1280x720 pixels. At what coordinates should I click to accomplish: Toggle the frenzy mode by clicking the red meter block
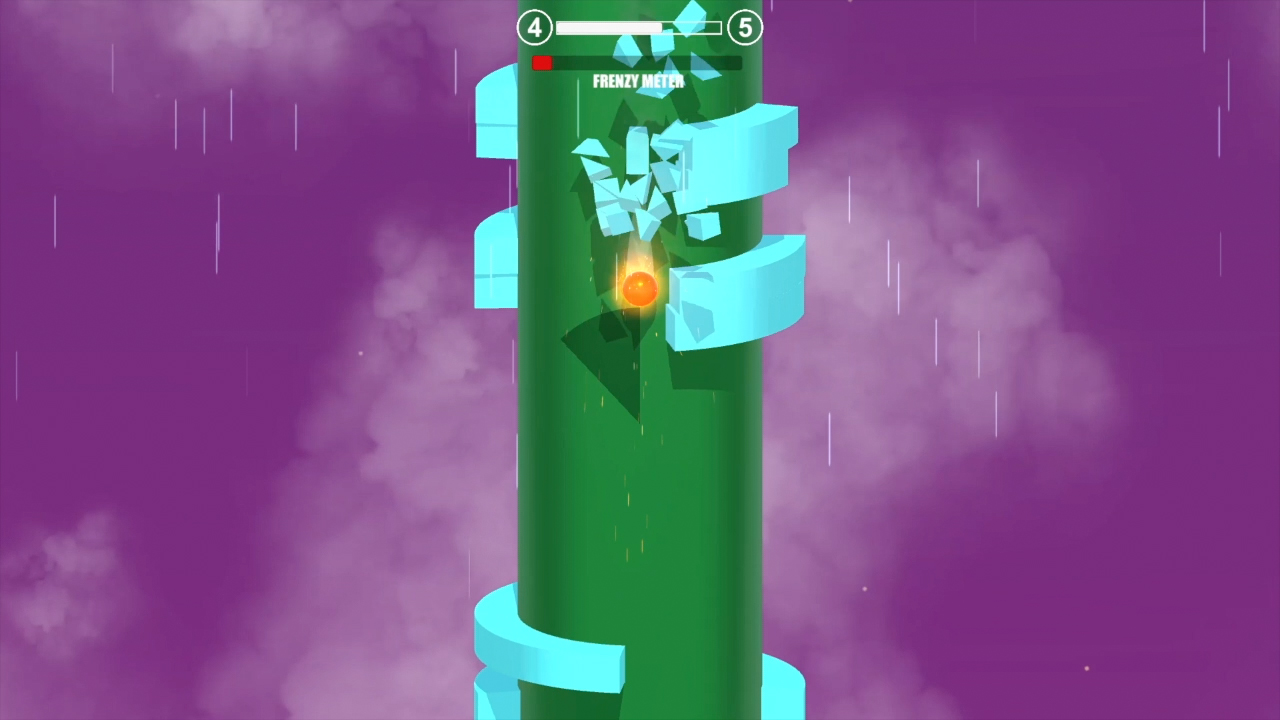(x=541, y=62)
